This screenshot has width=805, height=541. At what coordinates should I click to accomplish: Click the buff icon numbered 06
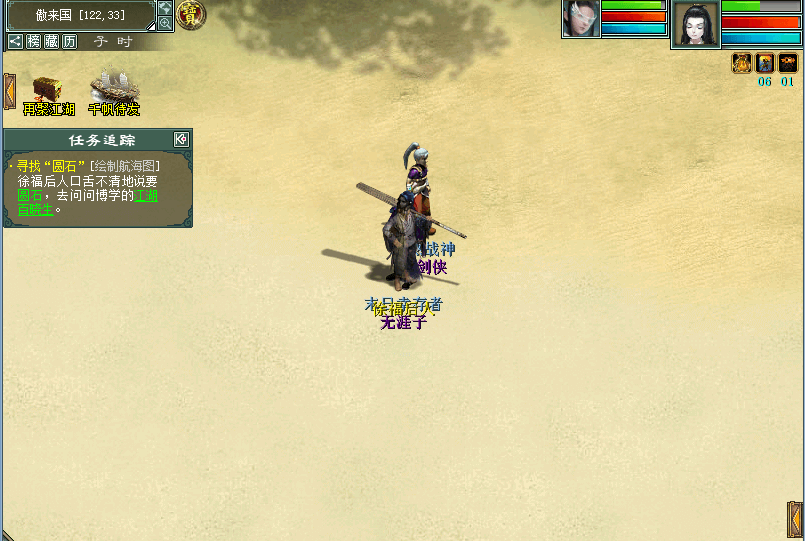(x=765, y=63)
